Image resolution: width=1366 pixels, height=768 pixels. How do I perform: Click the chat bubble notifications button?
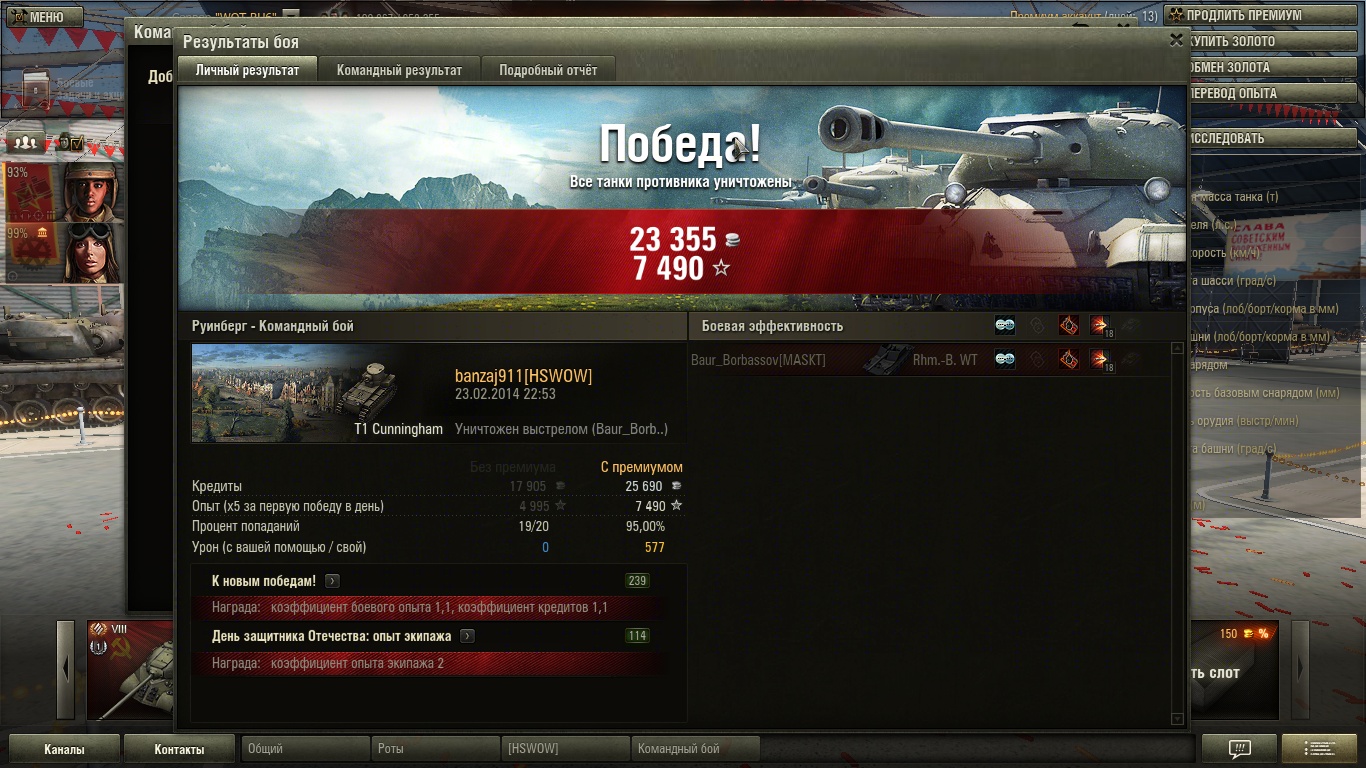pyautogui.click(x=1239, y=749)
